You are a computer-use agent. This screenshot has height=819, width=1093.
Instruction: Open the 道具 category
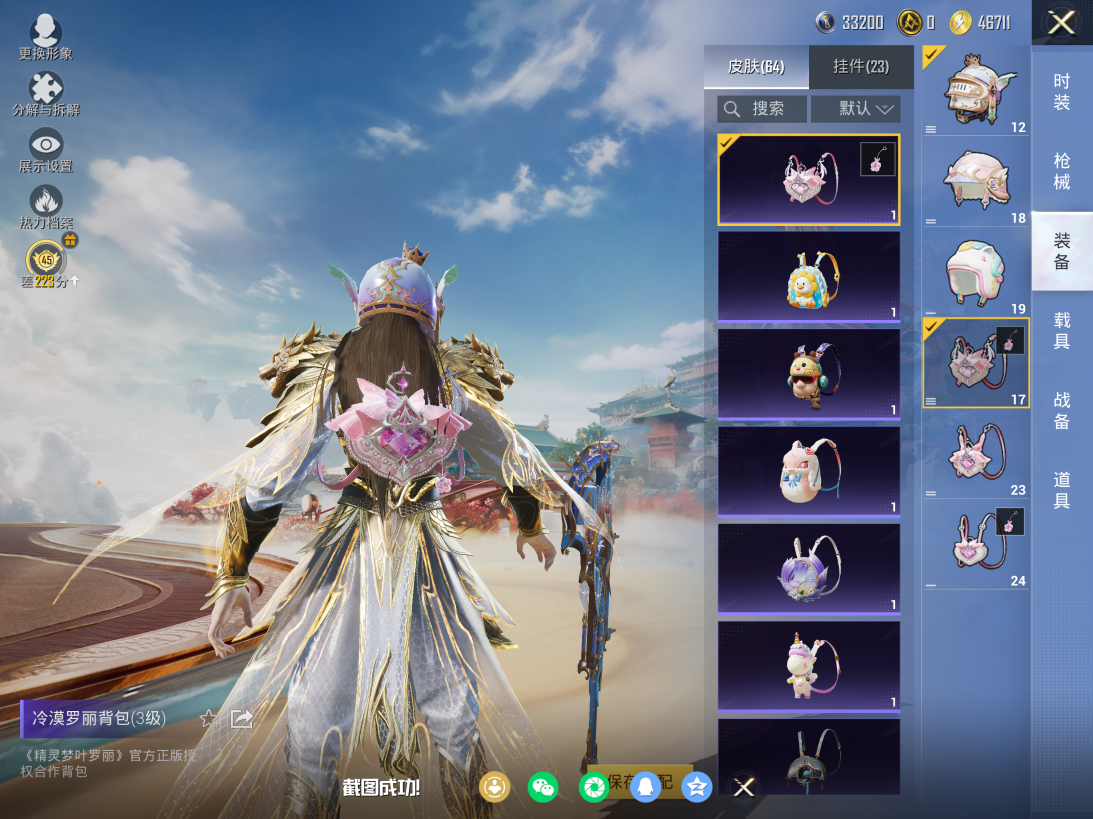1062,490
